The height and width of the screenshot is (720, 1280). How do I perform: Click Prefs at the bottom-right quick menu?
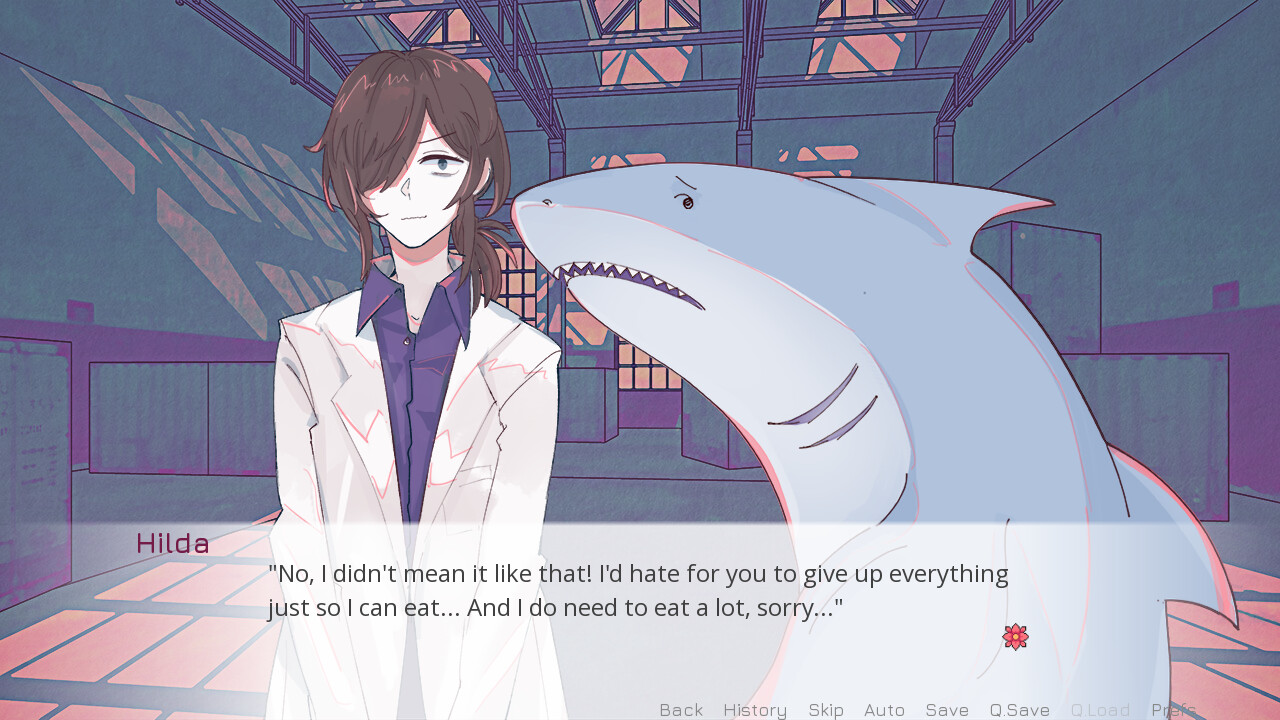point(1175,710)
